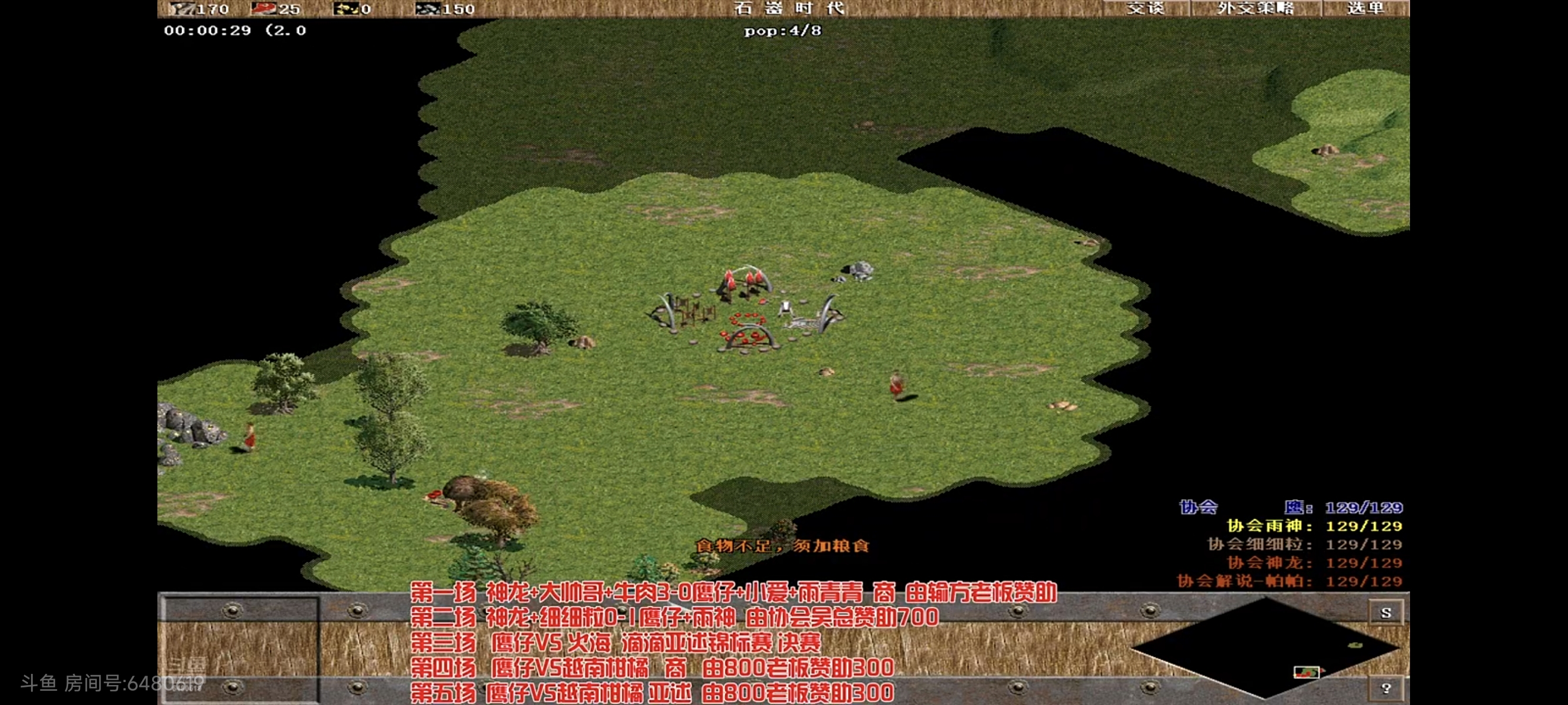
Task: Click the ? help button below the minimap
Action: coord(1387,687)
